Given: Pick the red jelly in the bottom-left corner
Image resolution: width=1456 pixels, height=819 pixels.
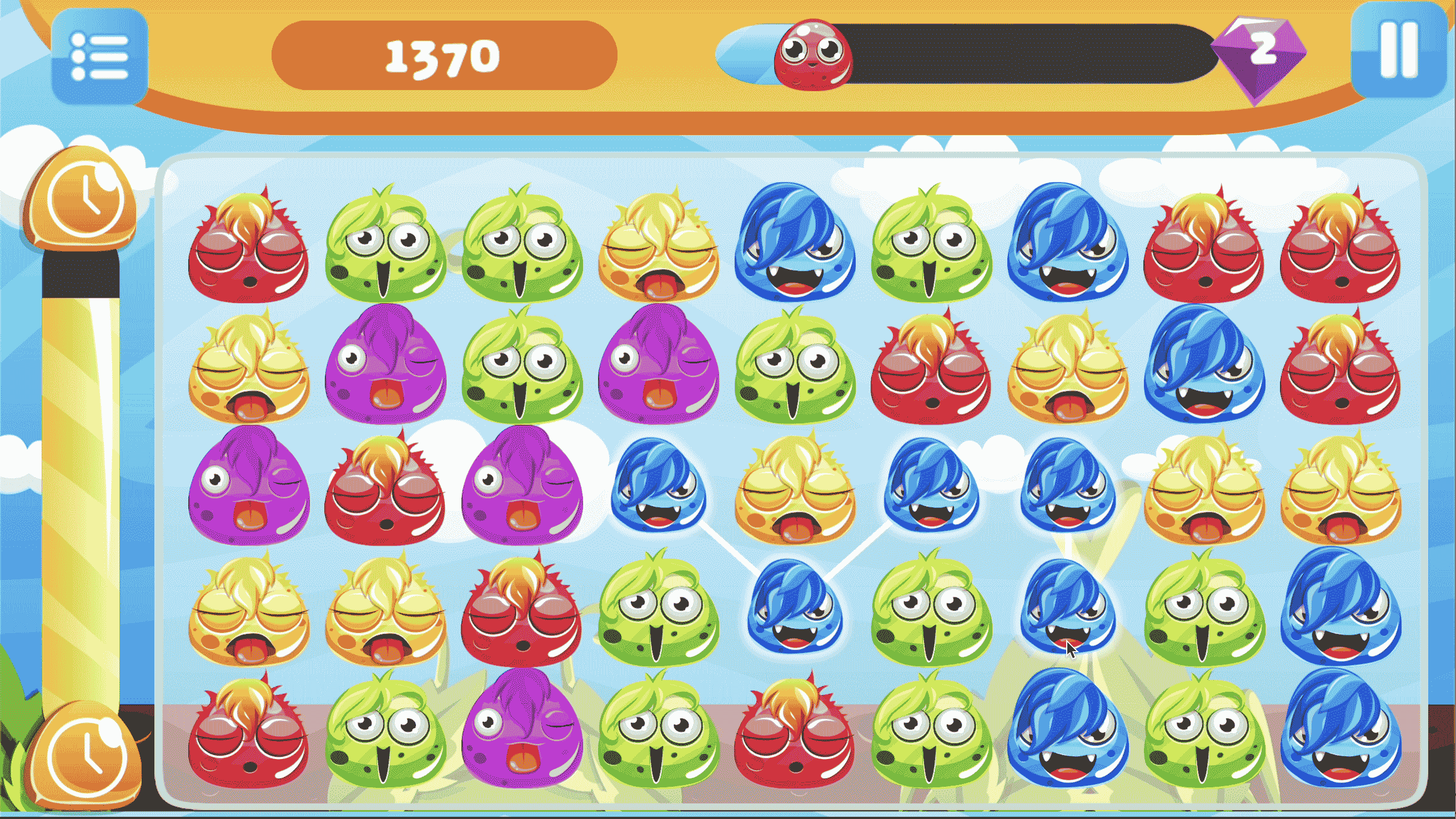Looking at the screenshot, I should tap(248, 730).
